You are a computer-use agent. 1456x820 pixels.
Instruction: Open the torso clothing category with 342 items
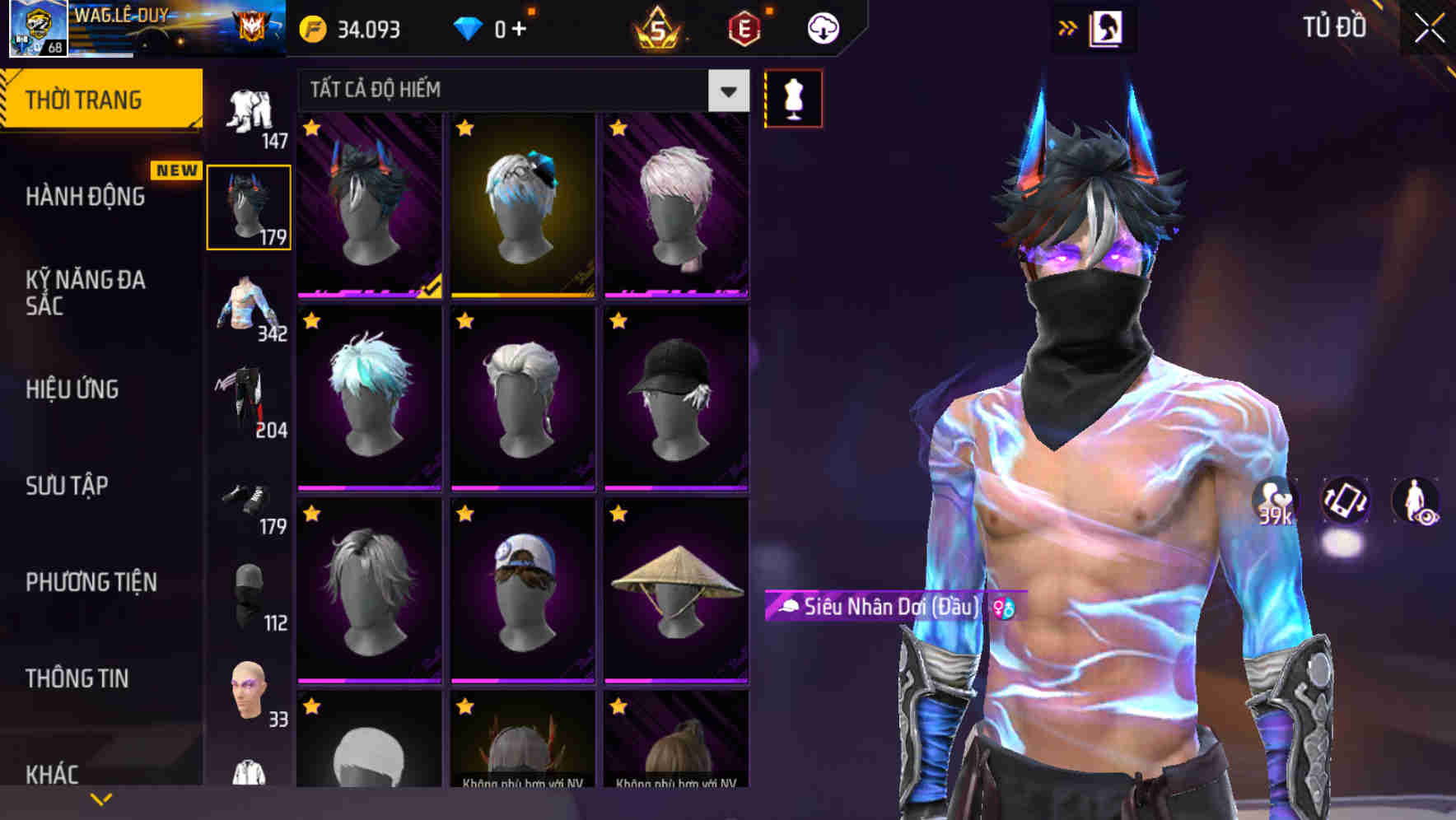[x=249, y=305]
